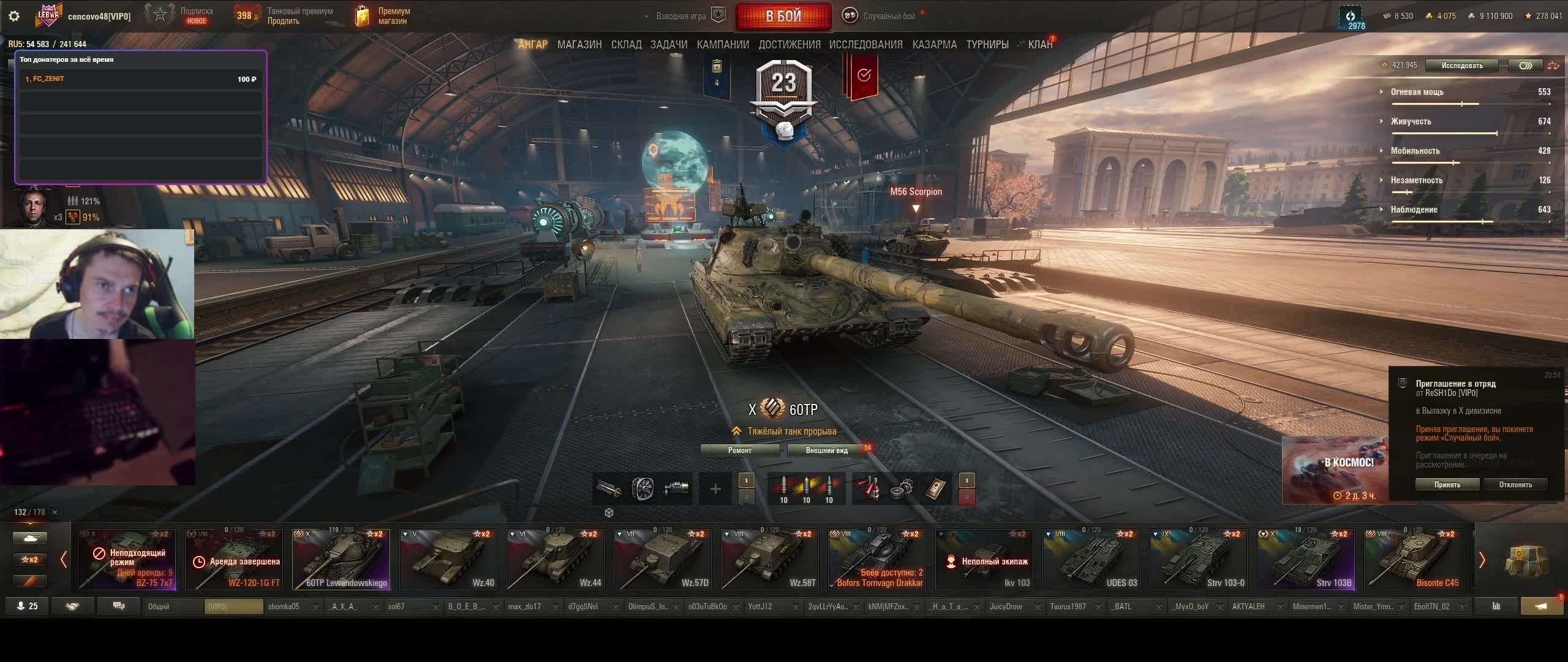Choose the Bisonte C45 tank card
1568x662 pixels.
pos(1412,559)
